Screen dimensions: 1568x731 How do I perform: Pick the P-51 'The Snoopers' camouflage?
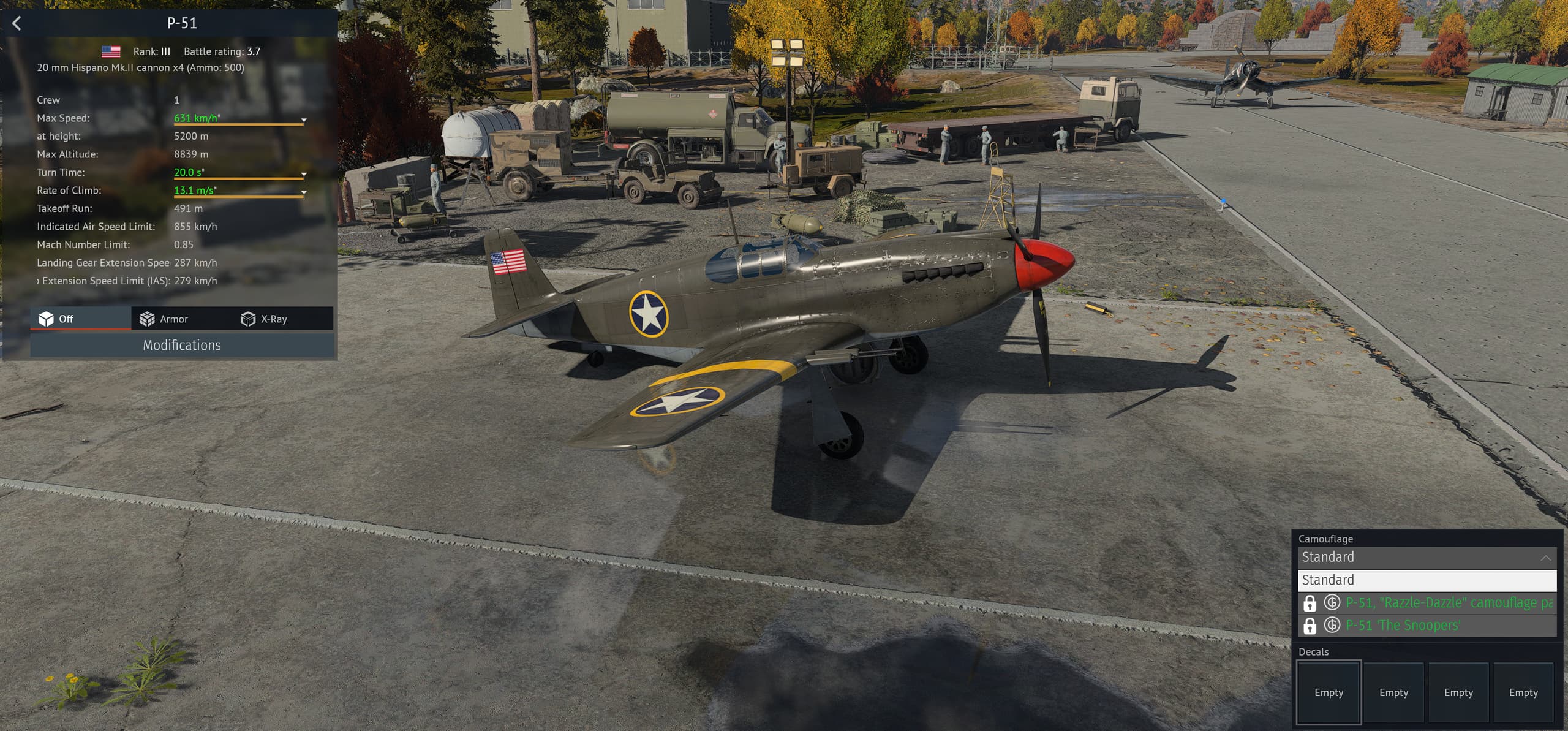click(1403, 626)
